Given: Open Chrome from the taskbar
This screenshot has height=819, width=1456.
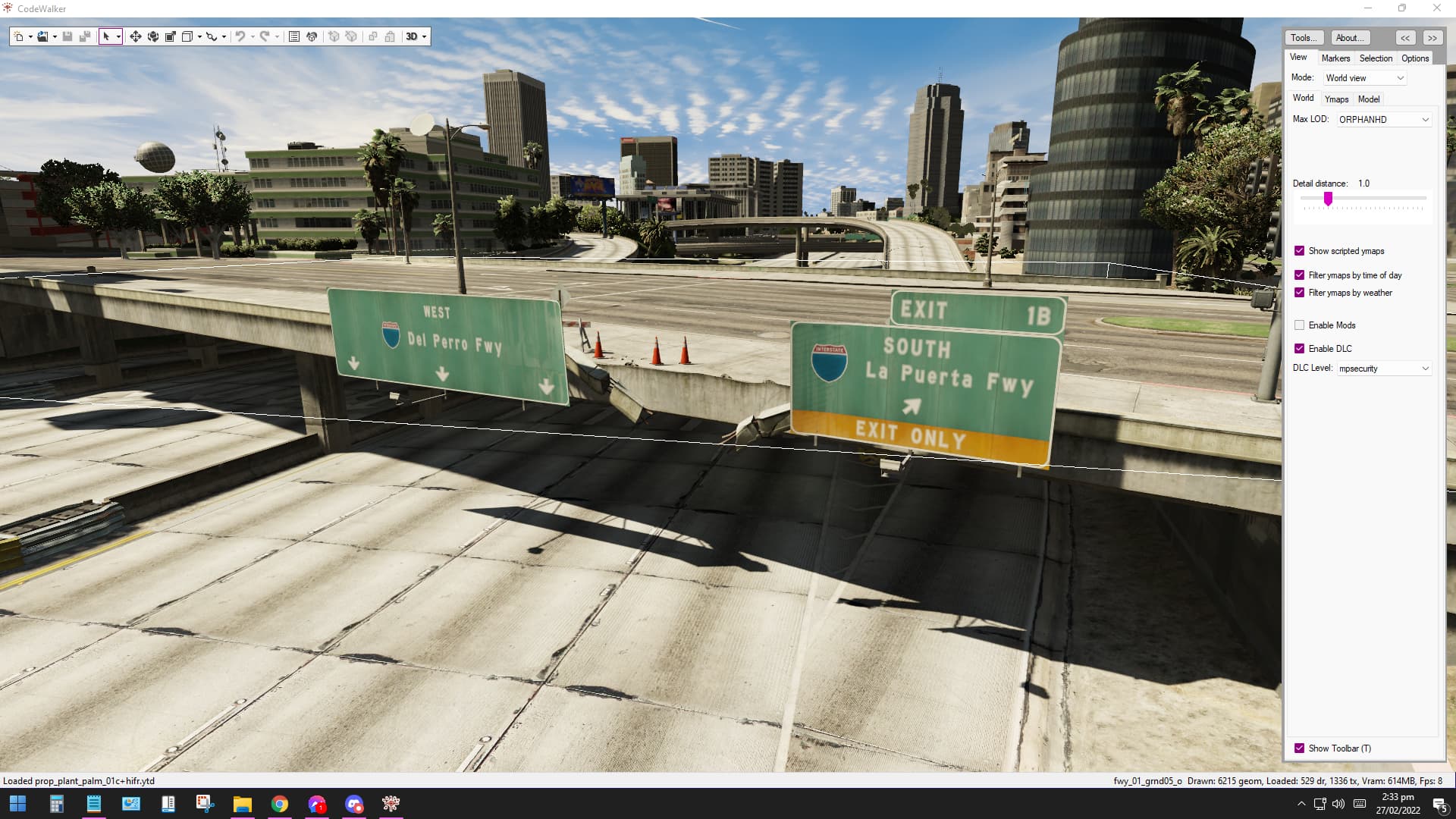Looking at the screenshot, I should pyautogui.click(x=280, y=803).
